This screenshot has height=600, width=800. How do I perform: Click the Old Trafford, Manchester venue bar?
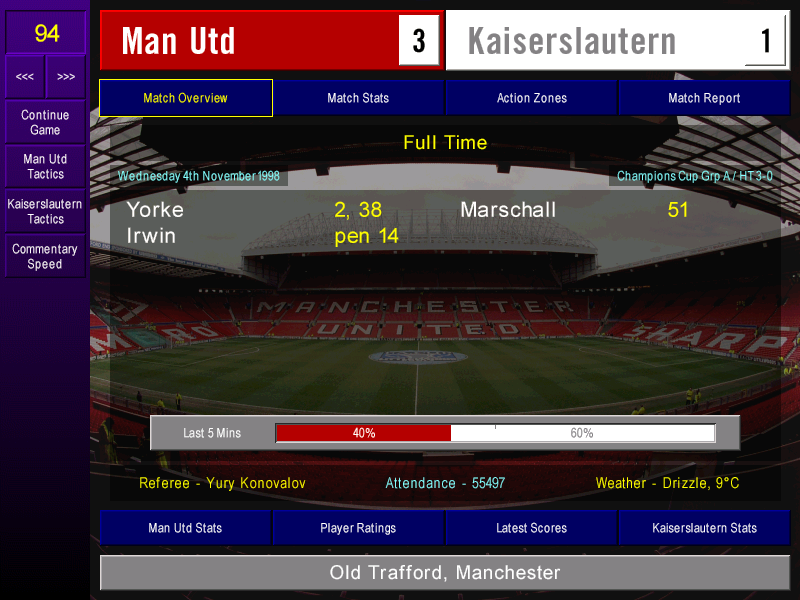[x=445, y=573]
